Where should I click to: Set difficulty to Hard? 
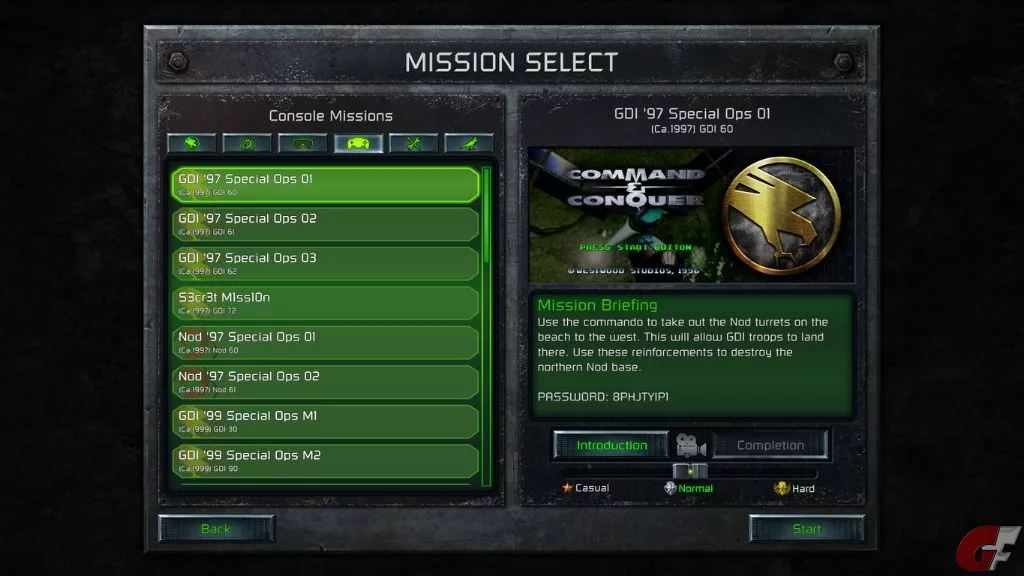pyautogui.click(x=795, y=488)
